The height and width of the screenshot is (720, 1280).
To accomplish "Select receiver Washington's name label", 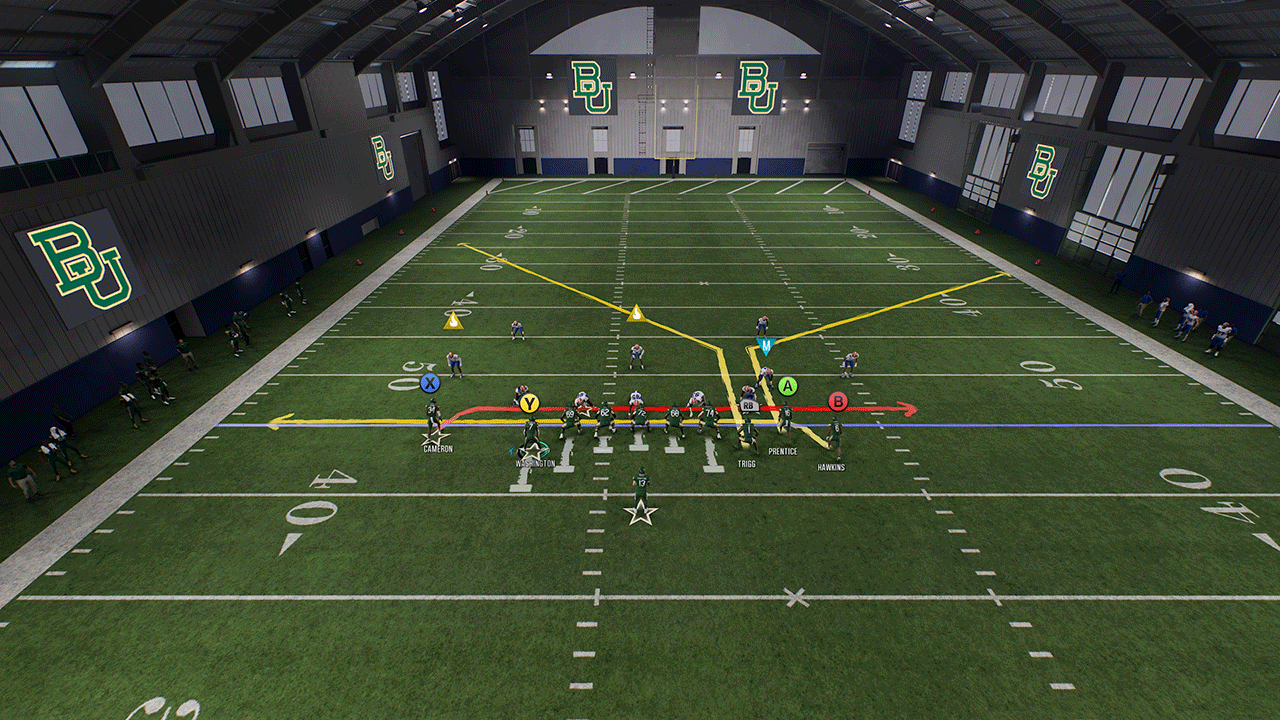I will click(x=535, y=464).
